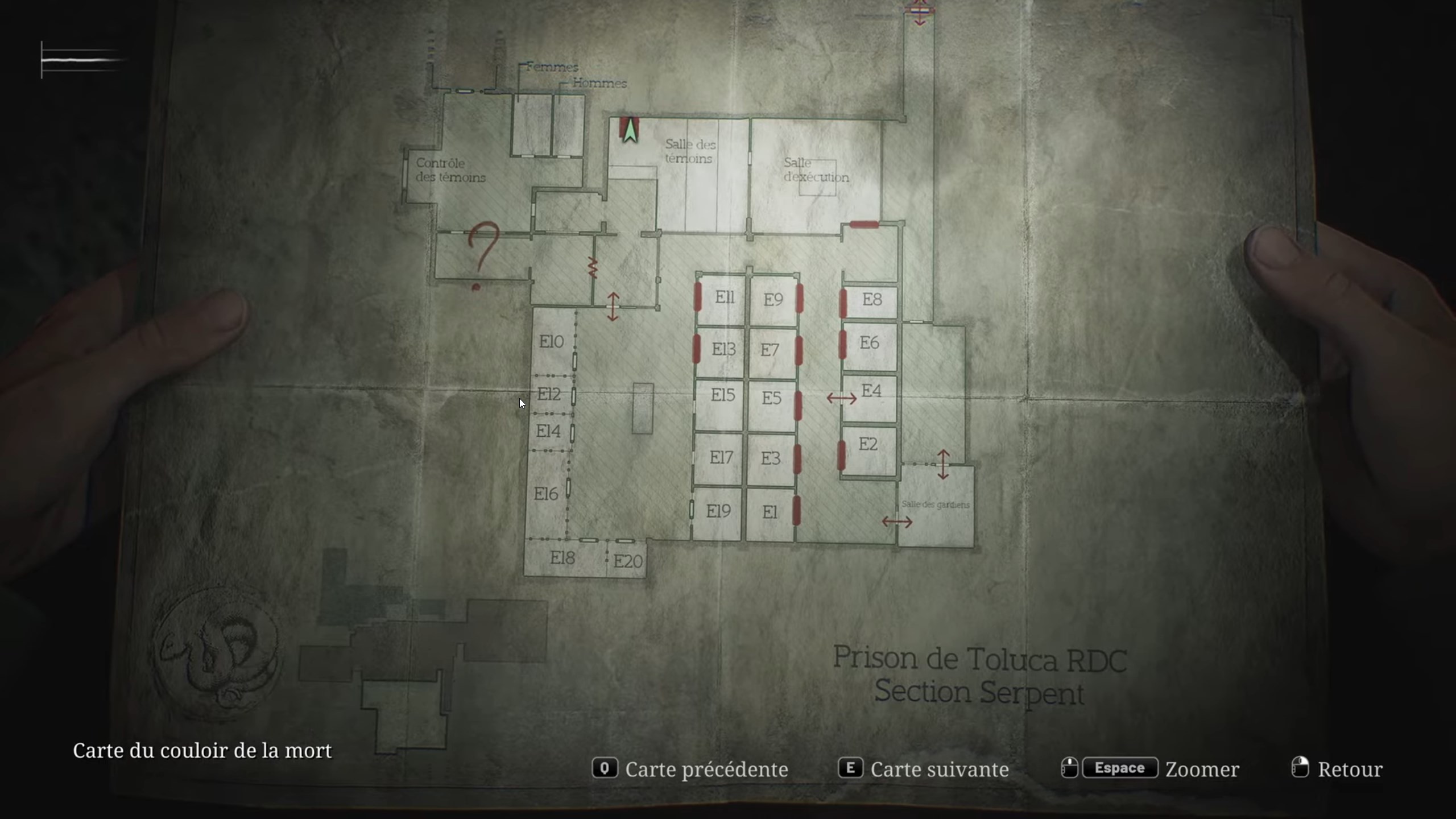Click the marker at the top edge of the map
The height and width of the screenshot is (819, 1456).
click(920, 10)
